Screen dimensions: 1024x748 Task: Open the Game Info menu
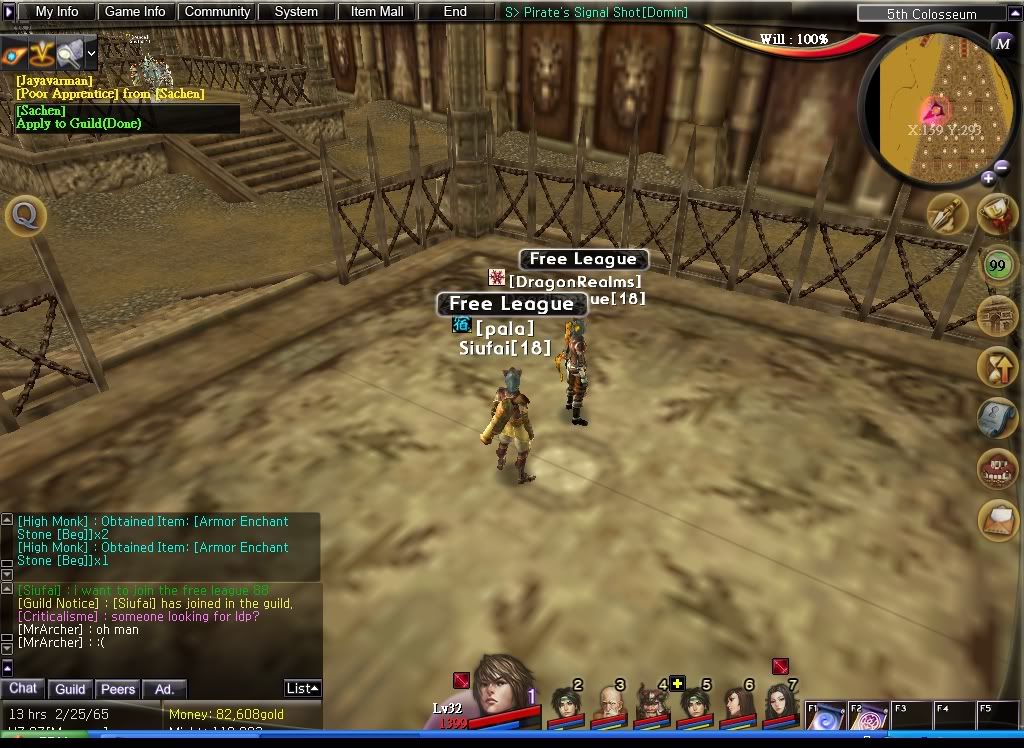(x=135, y=12)
